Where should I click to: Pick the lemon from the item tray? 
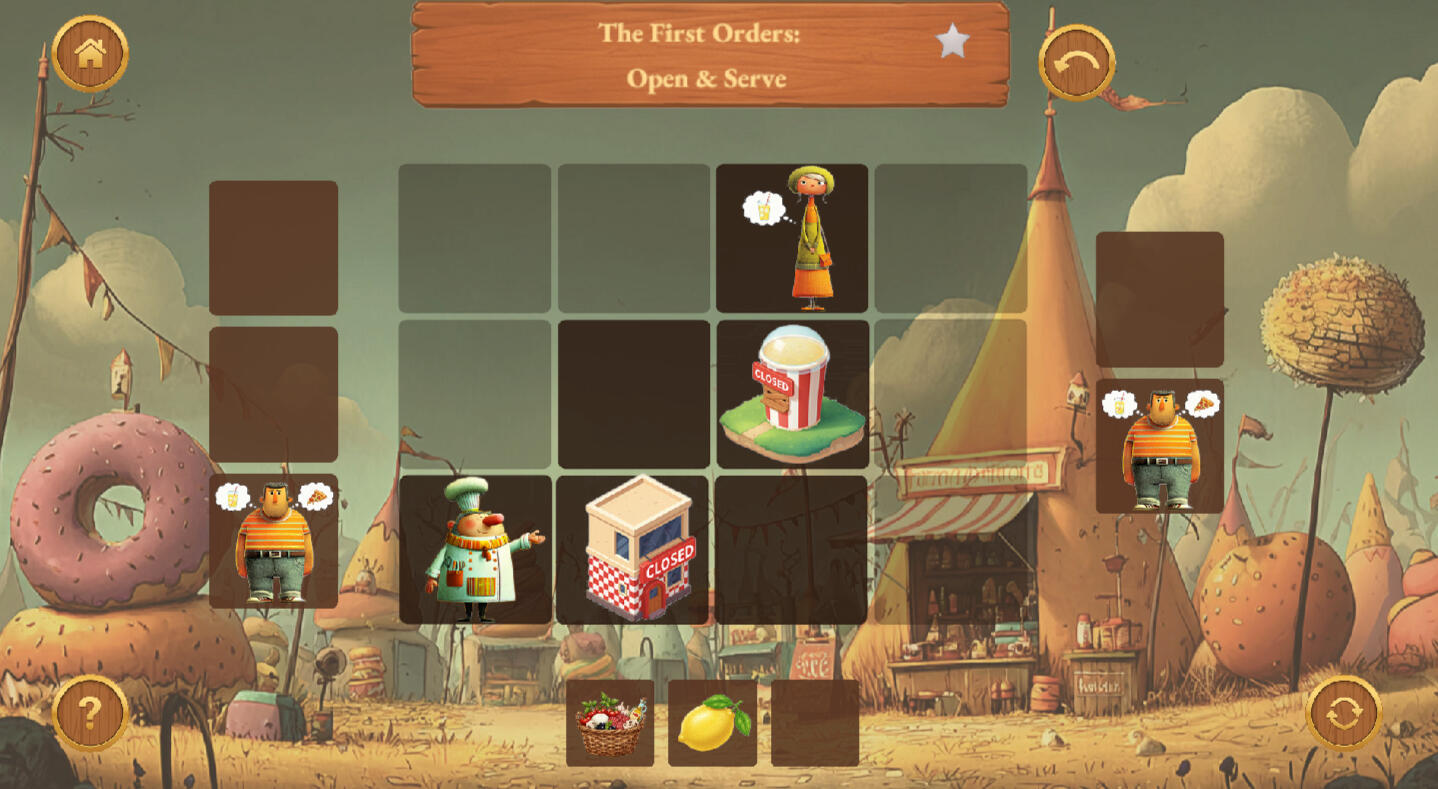[712, 723]
